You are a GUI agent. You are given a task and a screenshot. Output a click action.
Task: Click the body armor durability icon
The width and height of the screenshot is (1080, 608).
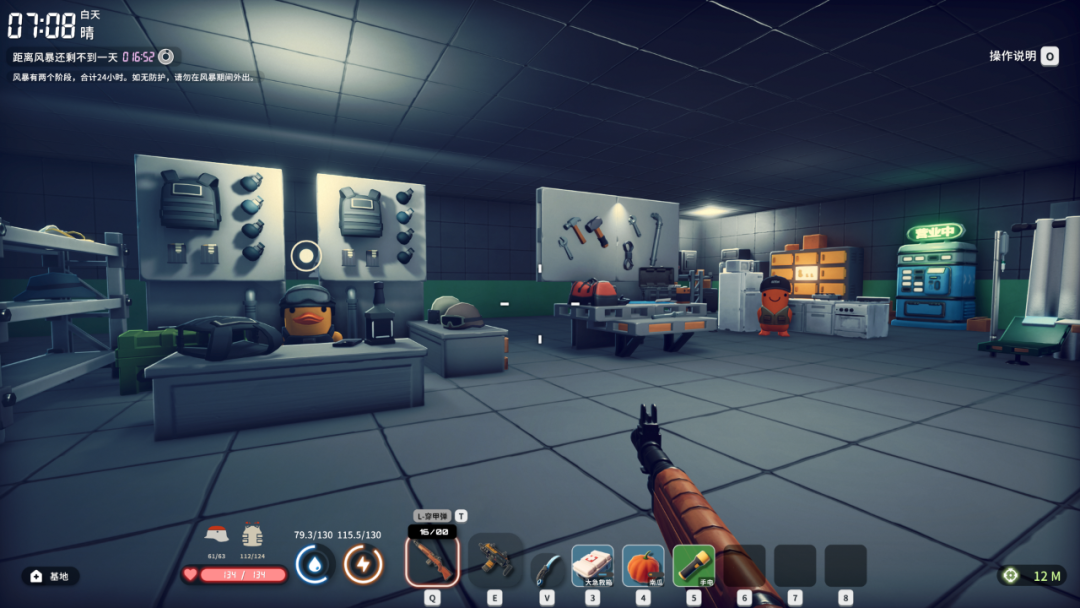(x=252, y=534)
